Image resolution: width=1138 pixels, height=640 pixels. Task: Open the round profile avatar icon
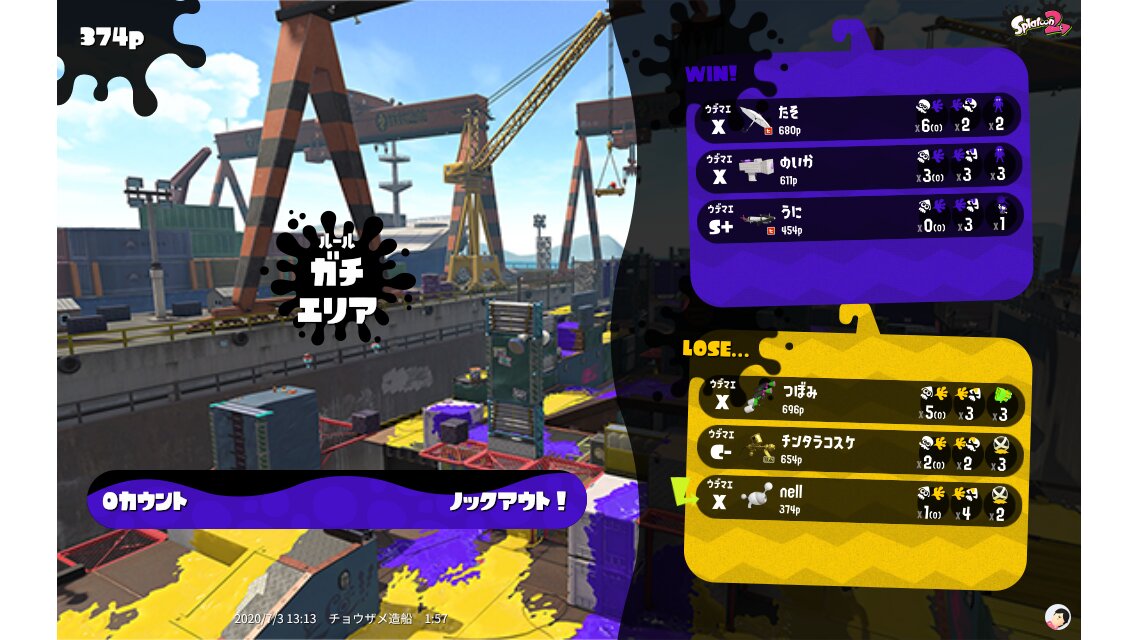pyautogui.click(x=1057, y=616)
